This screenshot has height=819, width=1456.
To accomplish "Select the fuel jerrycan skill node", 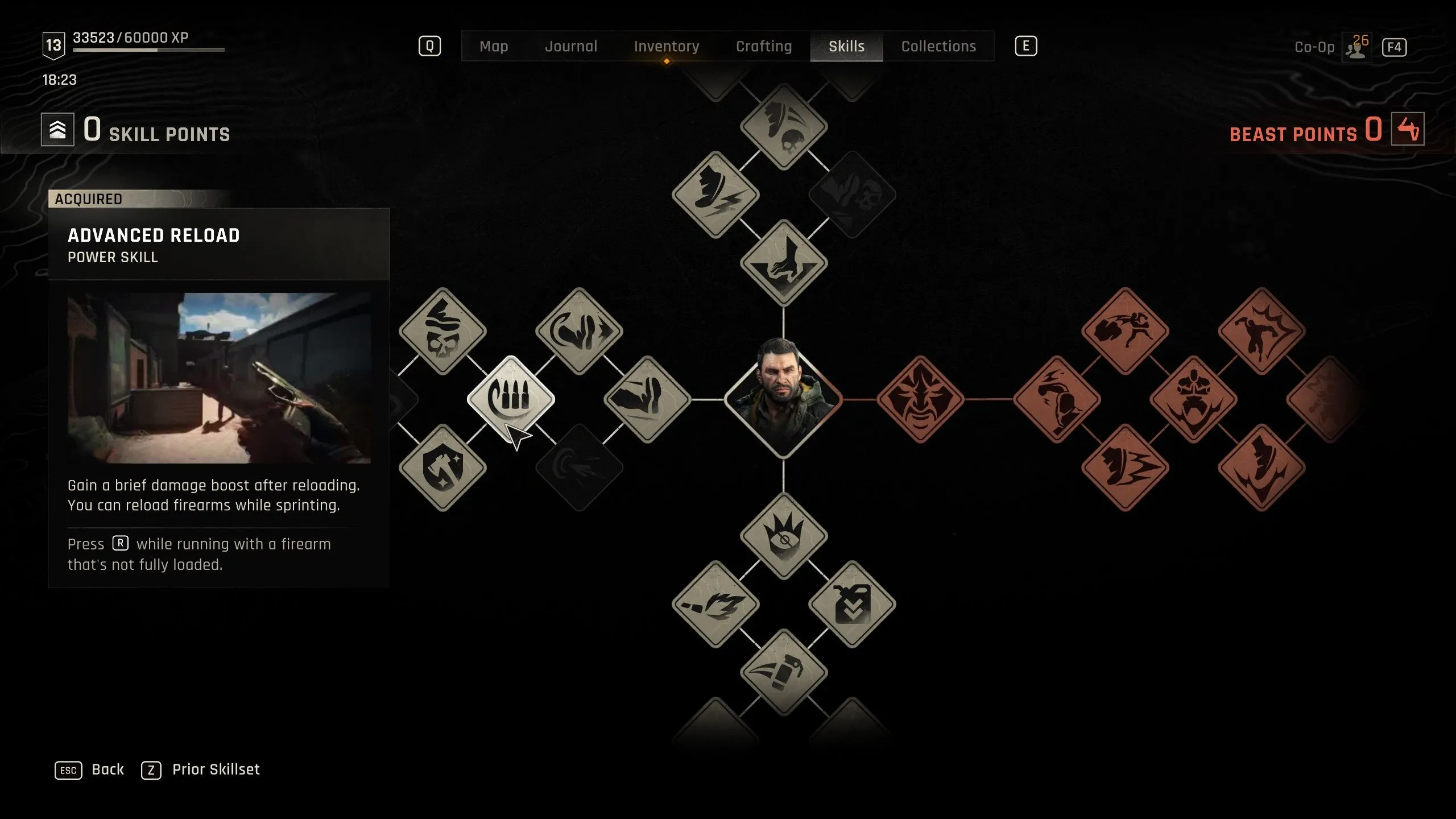I will (x=851, y=604).
